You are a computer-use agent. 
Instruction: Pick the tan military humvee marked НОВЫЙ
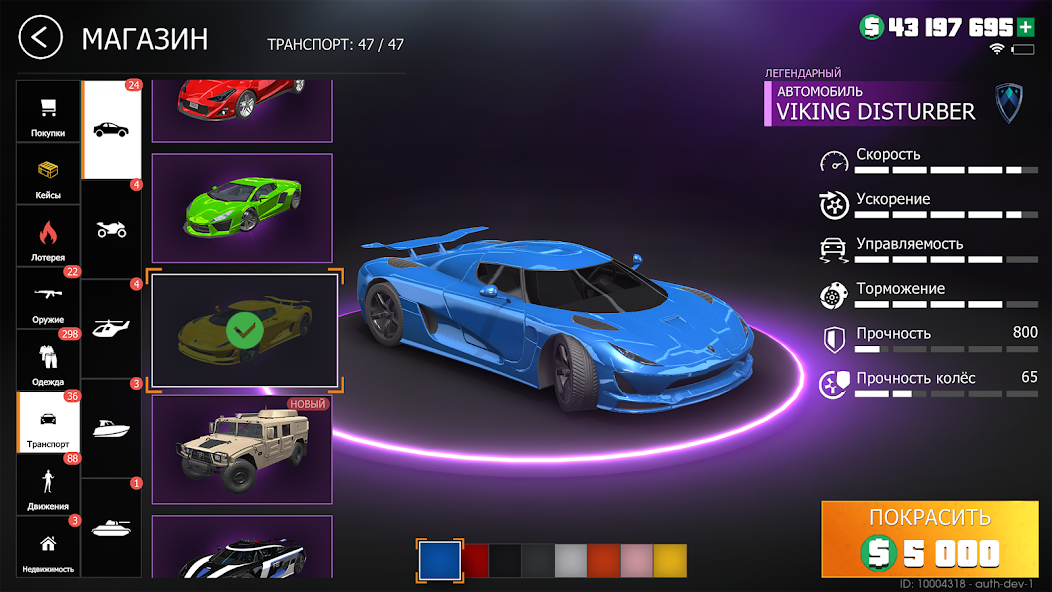tap(242, 450)
